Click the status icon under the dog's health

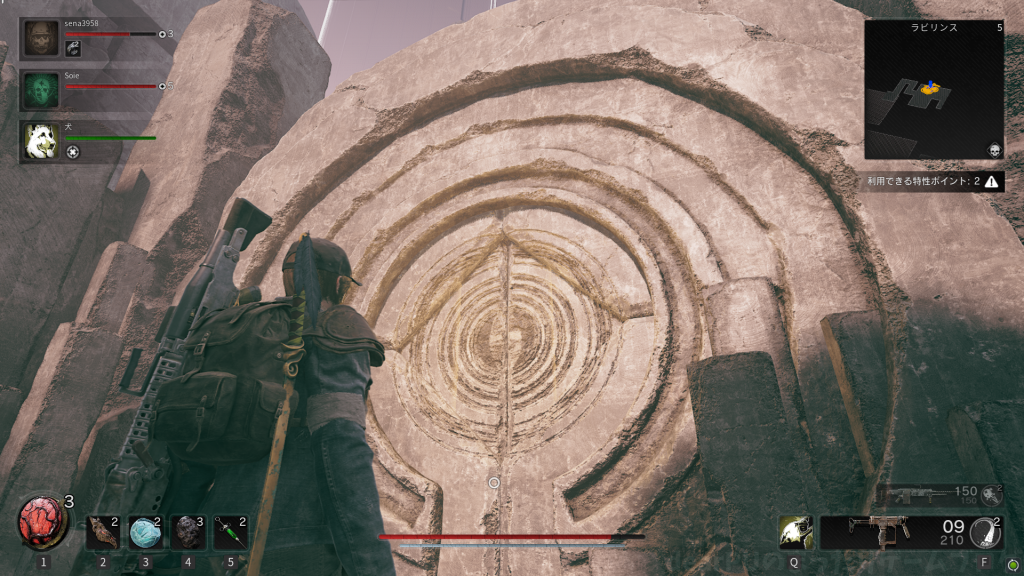73,151
